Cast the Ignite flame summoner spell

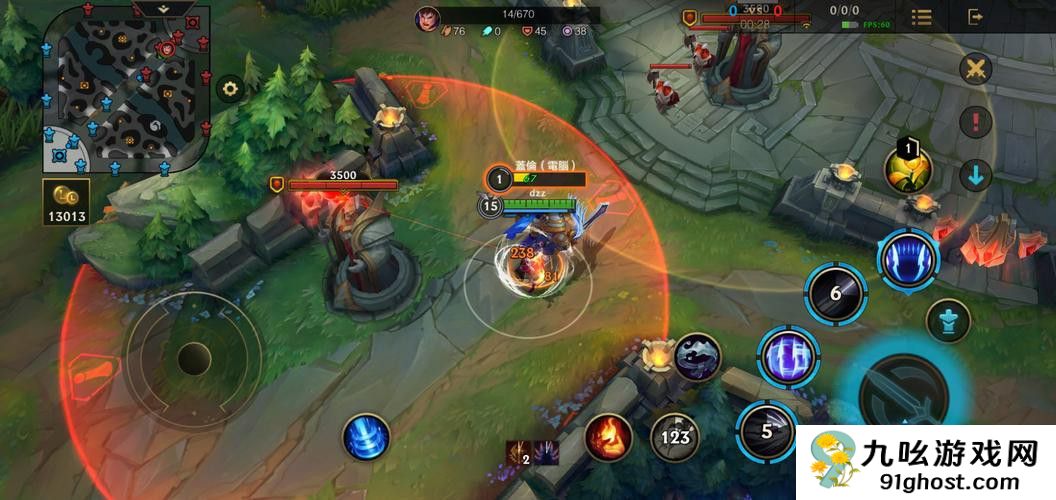[x=608, y=437]
